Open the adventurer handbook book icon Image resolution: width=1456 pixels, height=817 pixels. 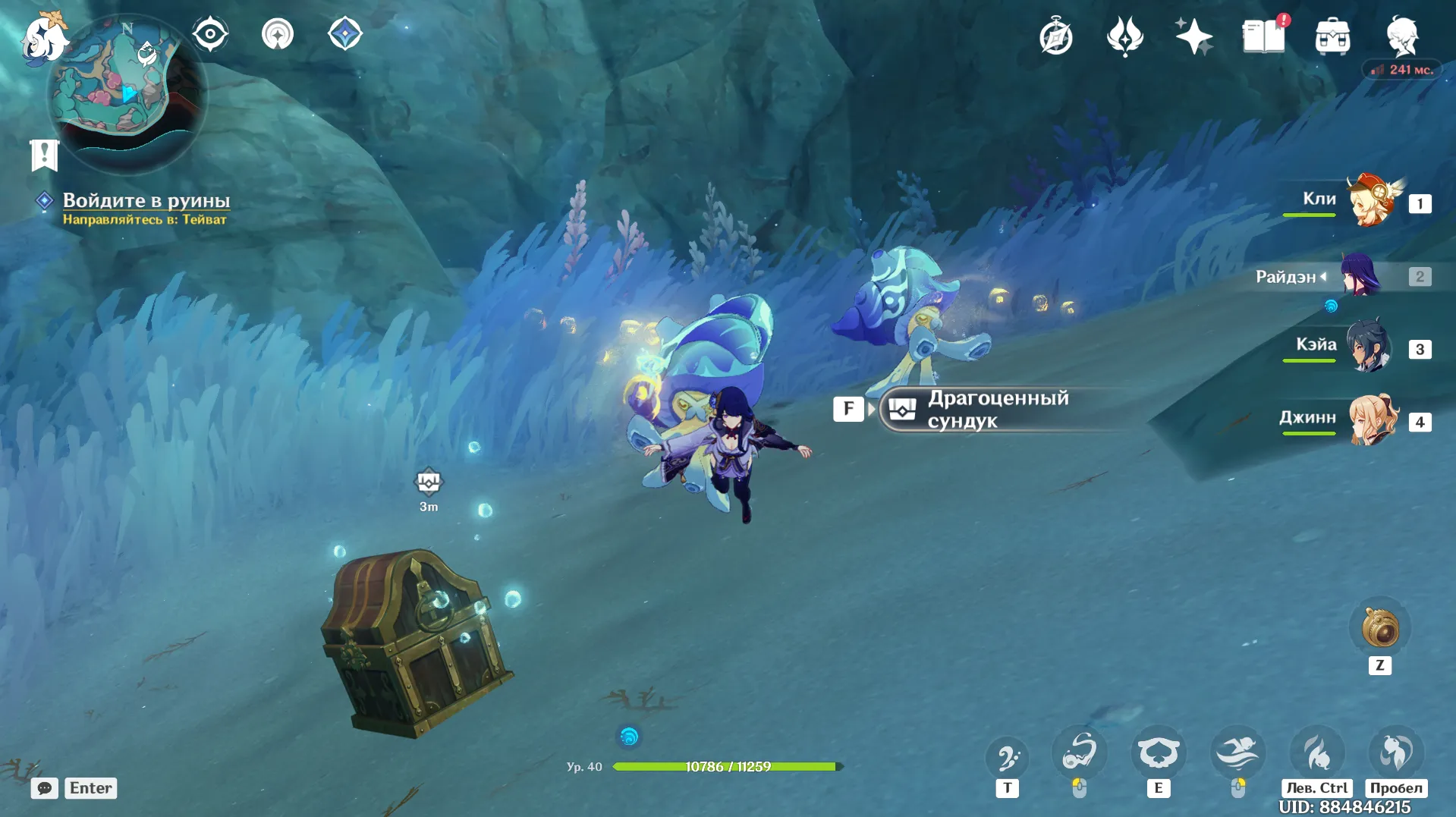[1263, 36]
